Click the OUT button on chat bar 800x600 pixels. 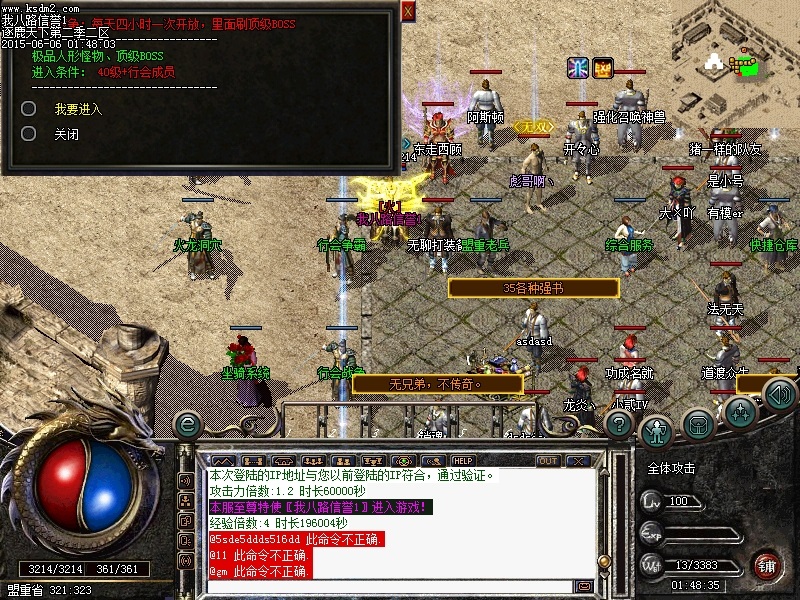click(548, 461)
